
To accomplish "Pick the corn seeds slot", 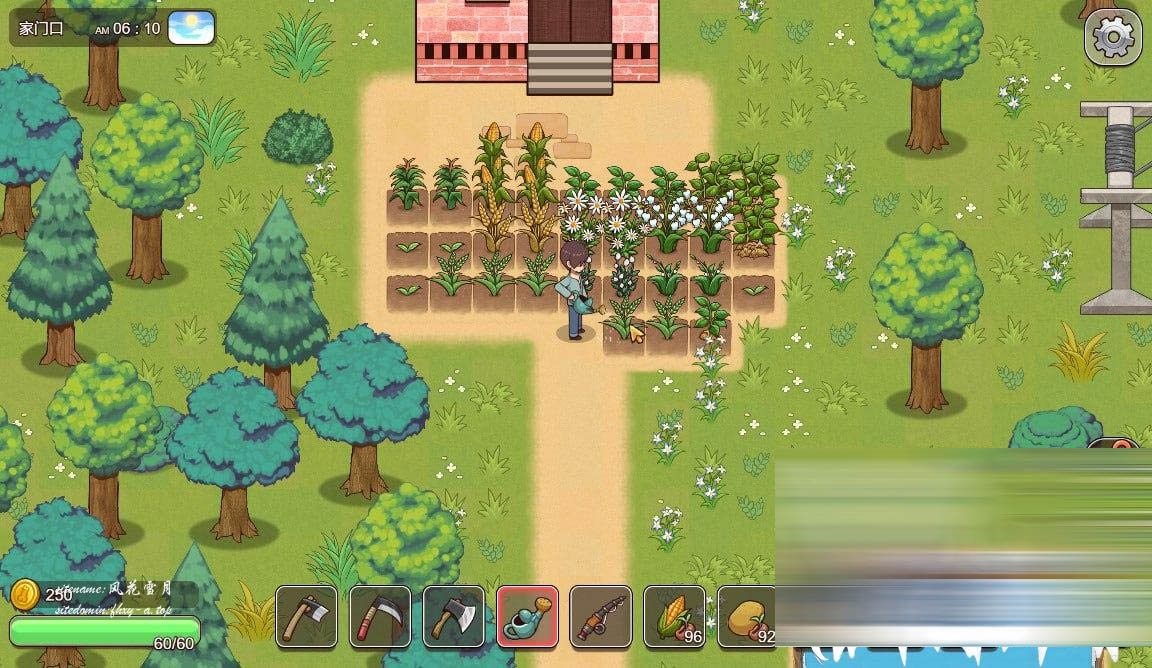I will (x=674, y=616).
